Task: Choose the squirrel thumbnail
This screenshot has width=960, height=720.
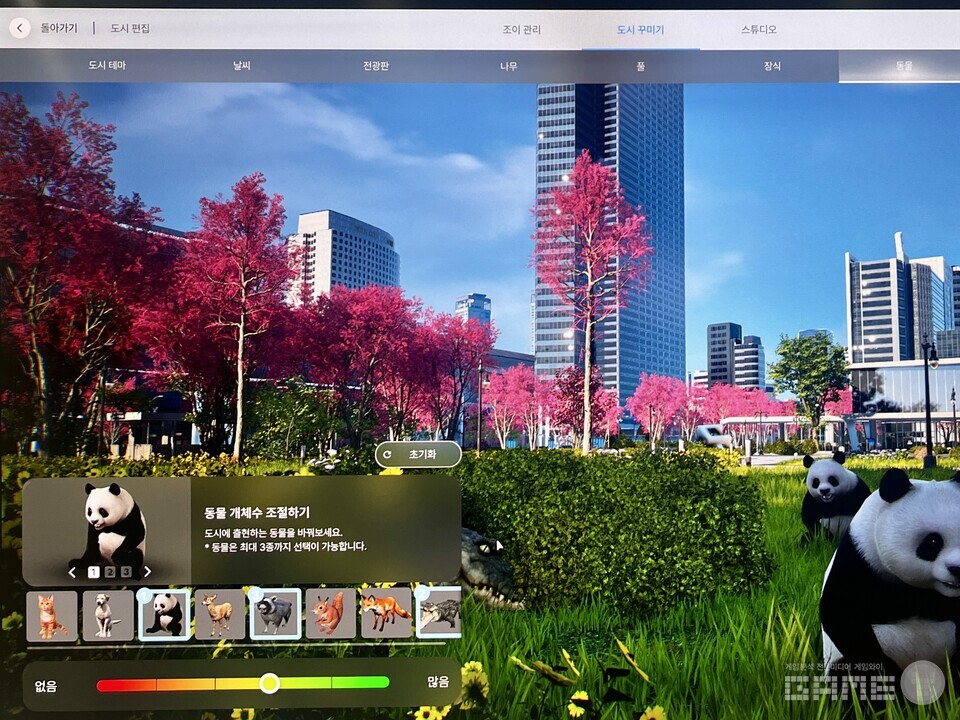Action: [330, 614]
